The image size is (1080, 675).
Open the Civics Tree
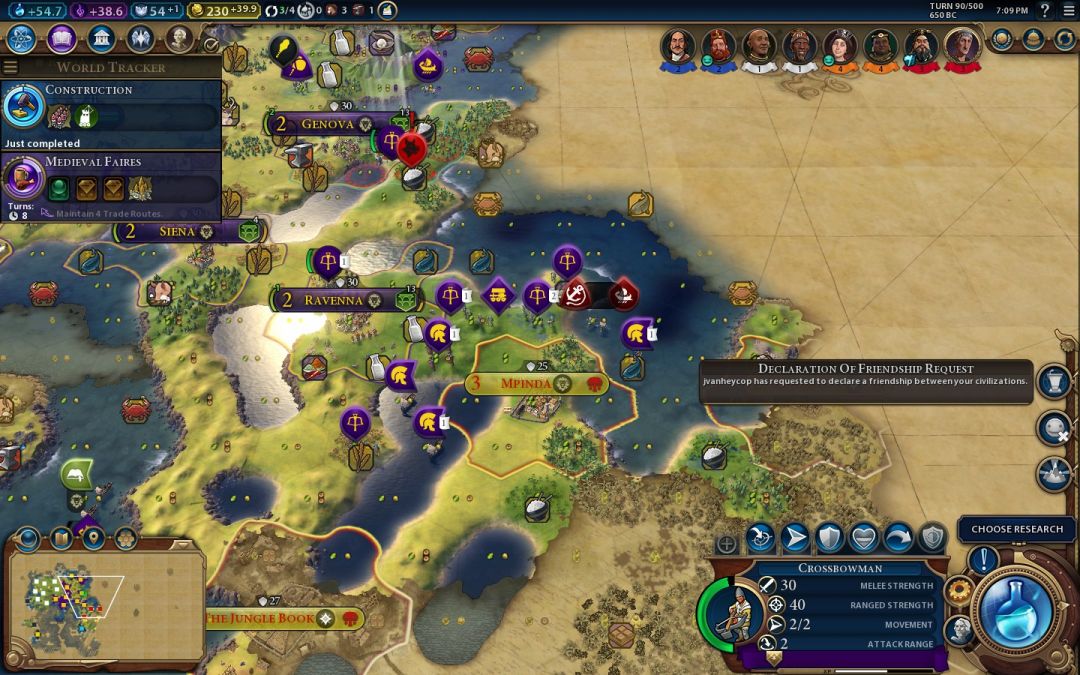click(x=61, y=39)
